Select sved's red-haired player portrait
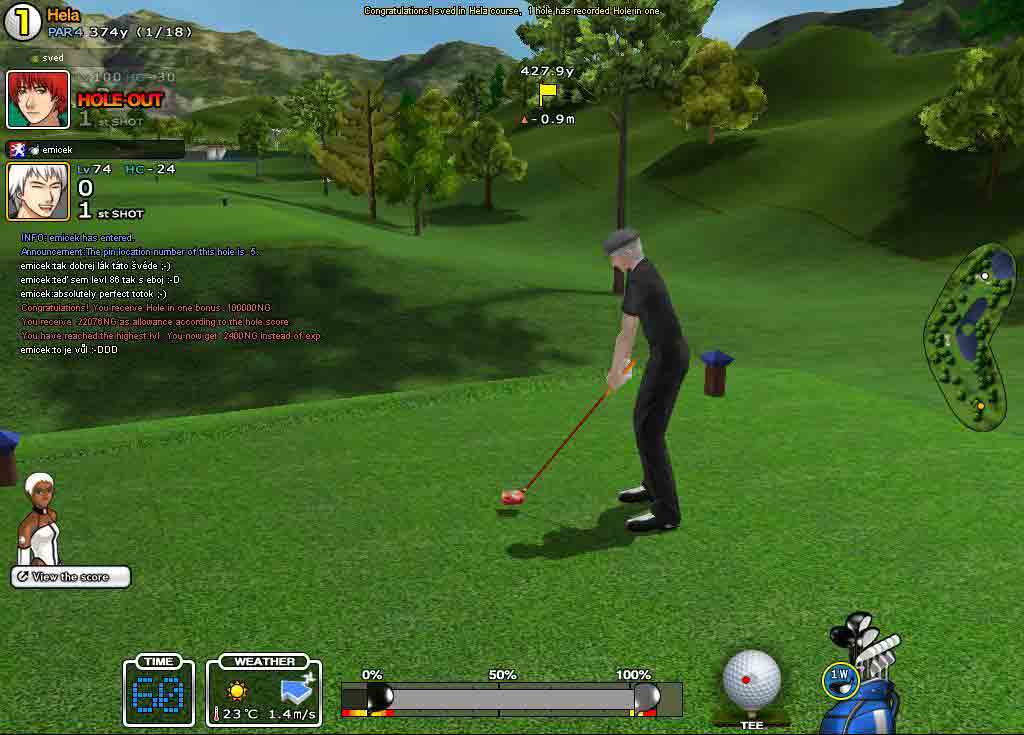1024x735 pixels. 38,99
